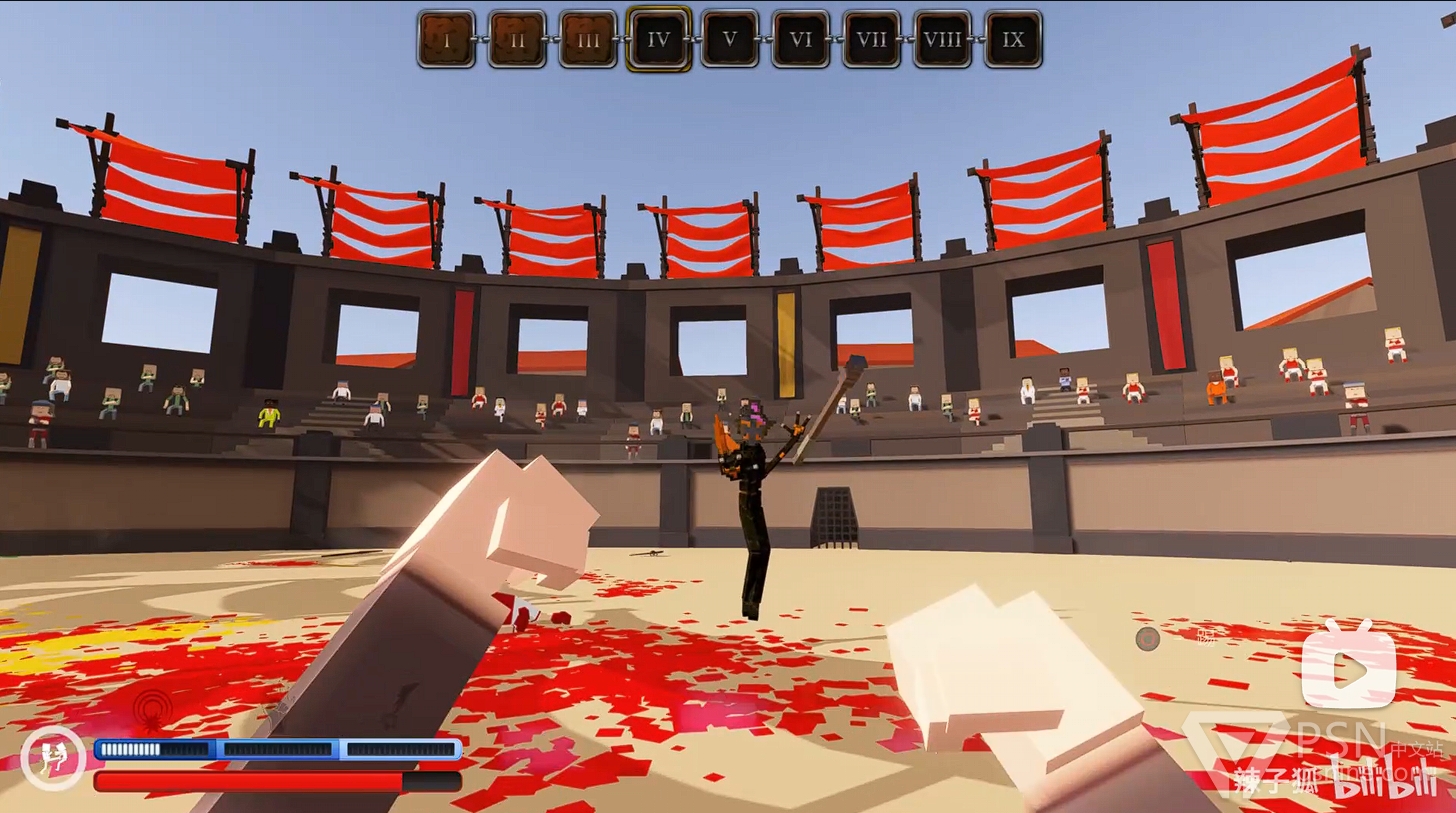Select the stage I tile
This screenshot has width=1456, height=813.
pos(446,39)
